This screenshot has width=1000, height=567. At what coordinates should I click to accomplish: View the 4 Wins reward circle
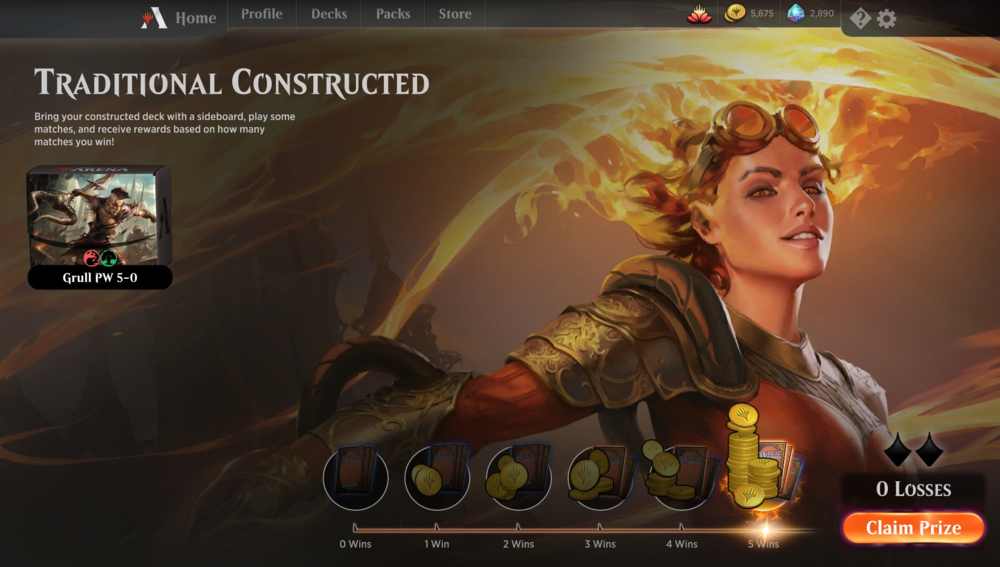pos(681,476)
